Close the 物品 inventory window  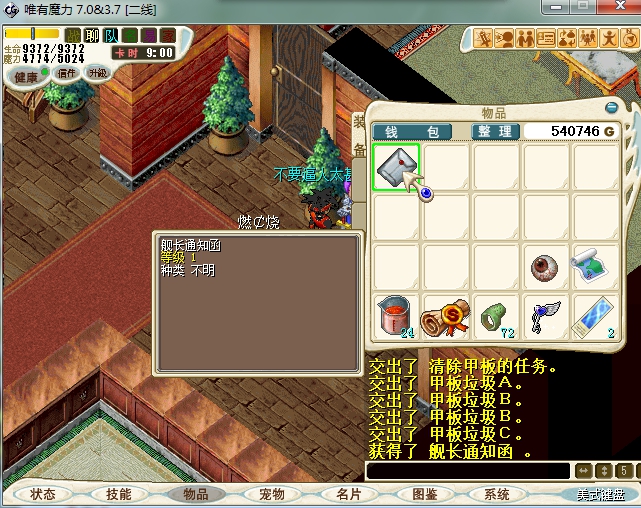[x=612, y=107]
